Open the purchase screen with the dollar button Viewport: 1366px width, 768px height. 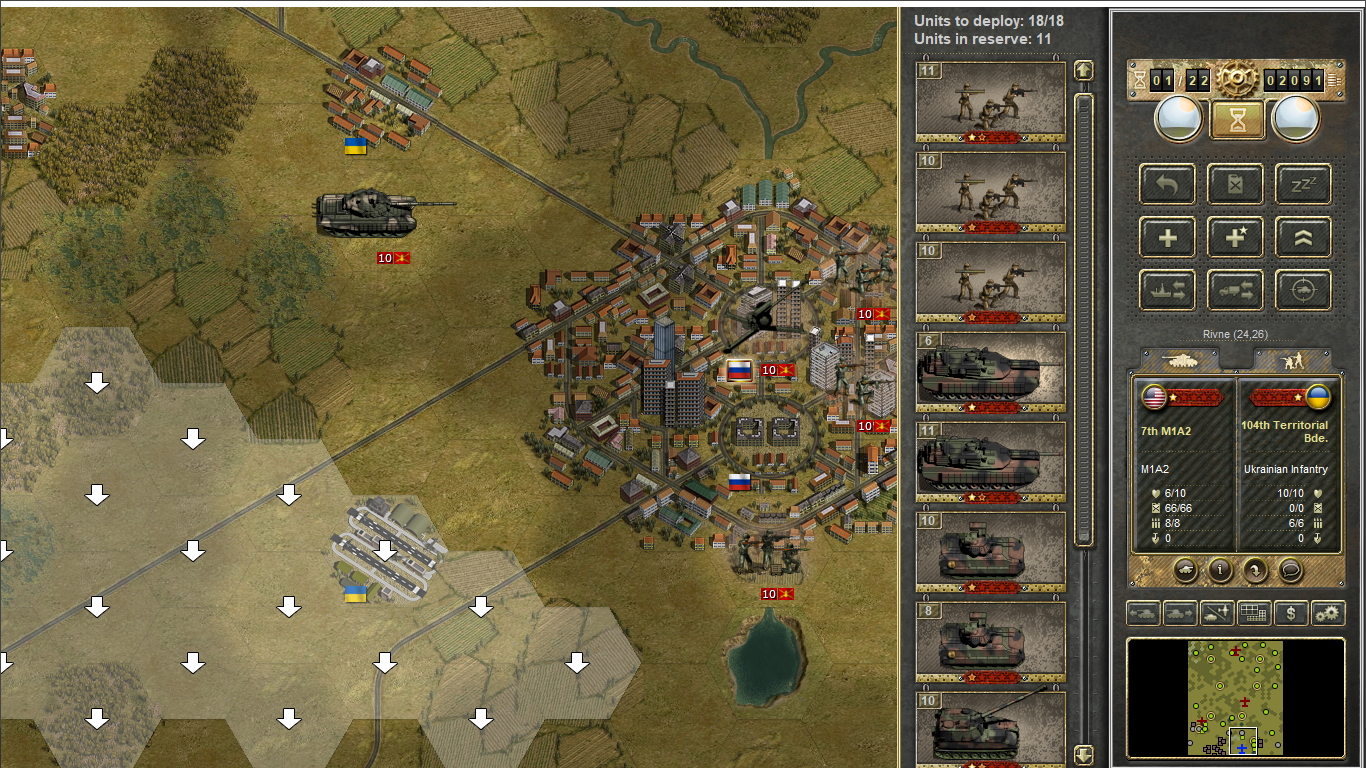[x=1291, y=613]
